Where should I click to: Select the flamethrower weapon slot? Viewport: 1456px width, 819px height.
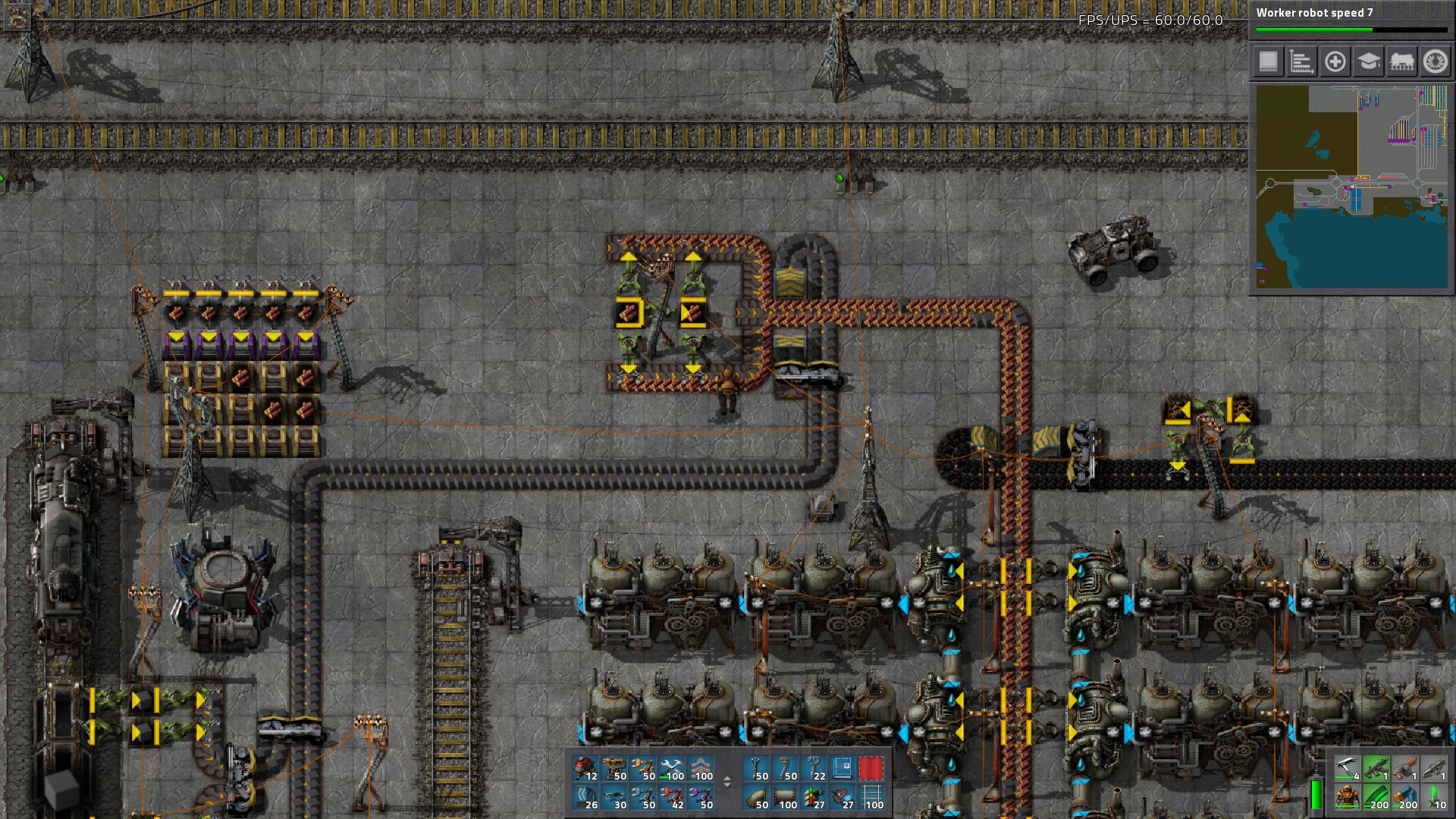point(1405,768)
